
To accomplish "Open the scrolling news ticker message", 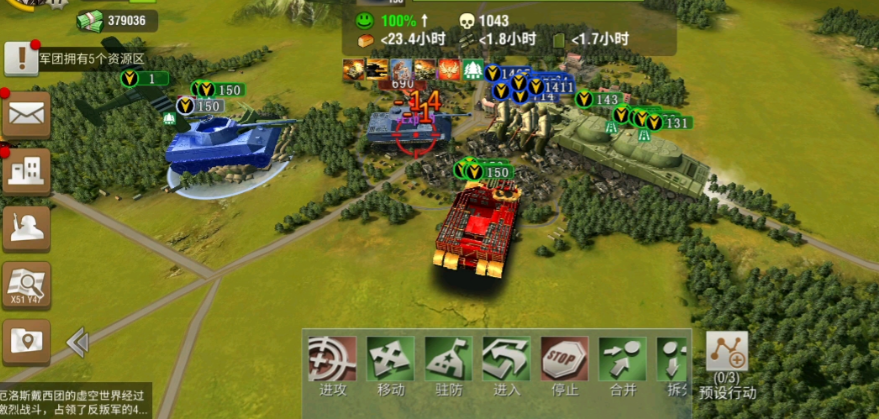I will (75, 401).
